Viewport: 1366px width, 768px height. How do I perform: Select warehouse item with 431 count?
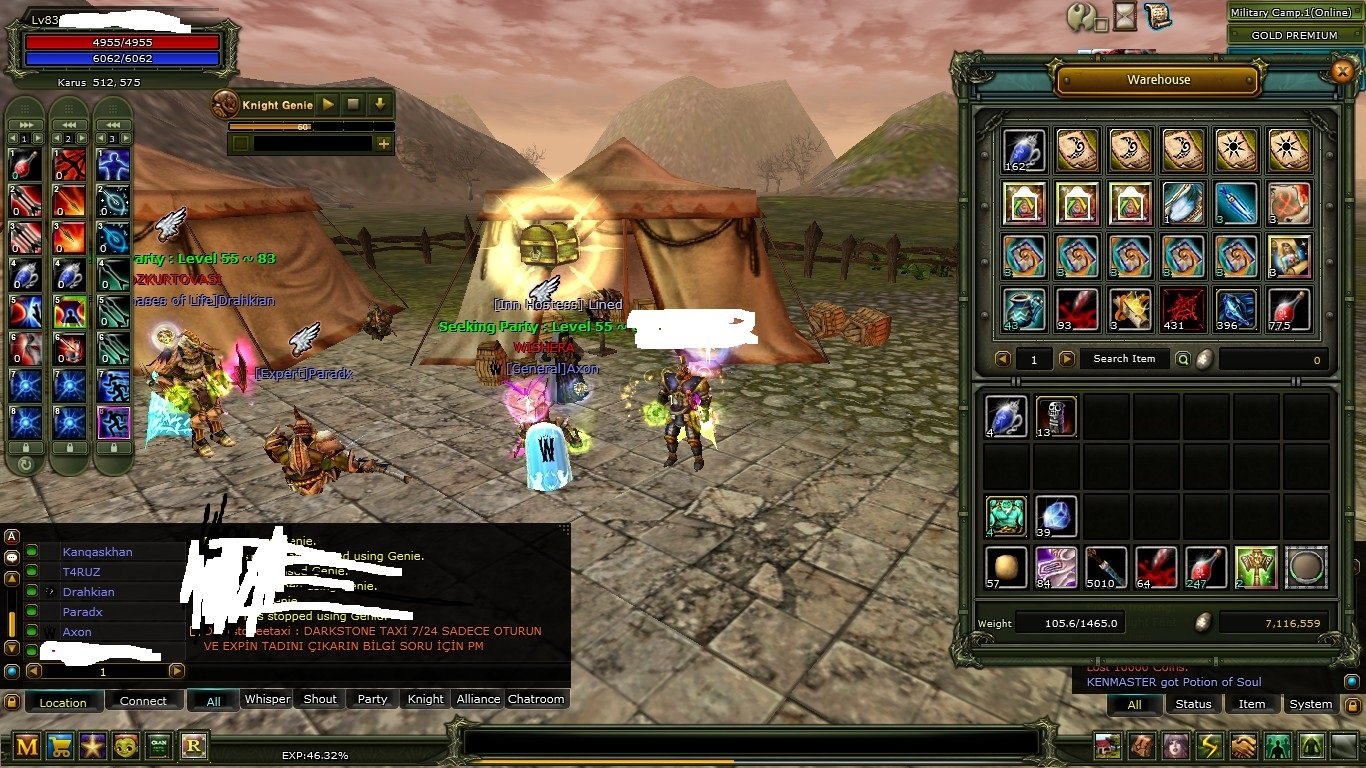coord(1183,309)
